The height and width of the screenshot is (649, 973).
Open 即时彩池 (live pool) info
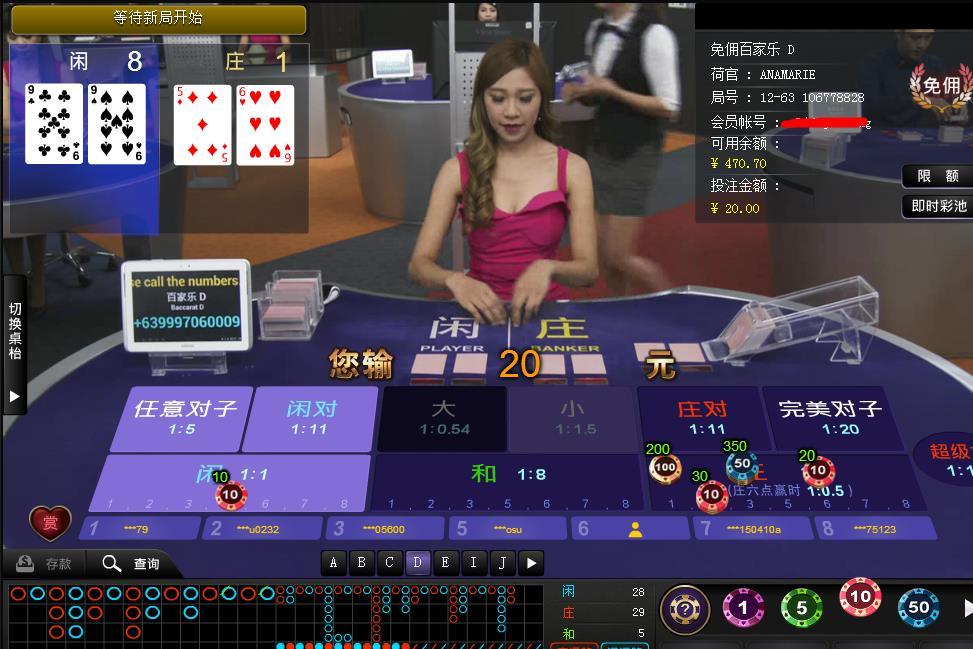coord(938,206)
